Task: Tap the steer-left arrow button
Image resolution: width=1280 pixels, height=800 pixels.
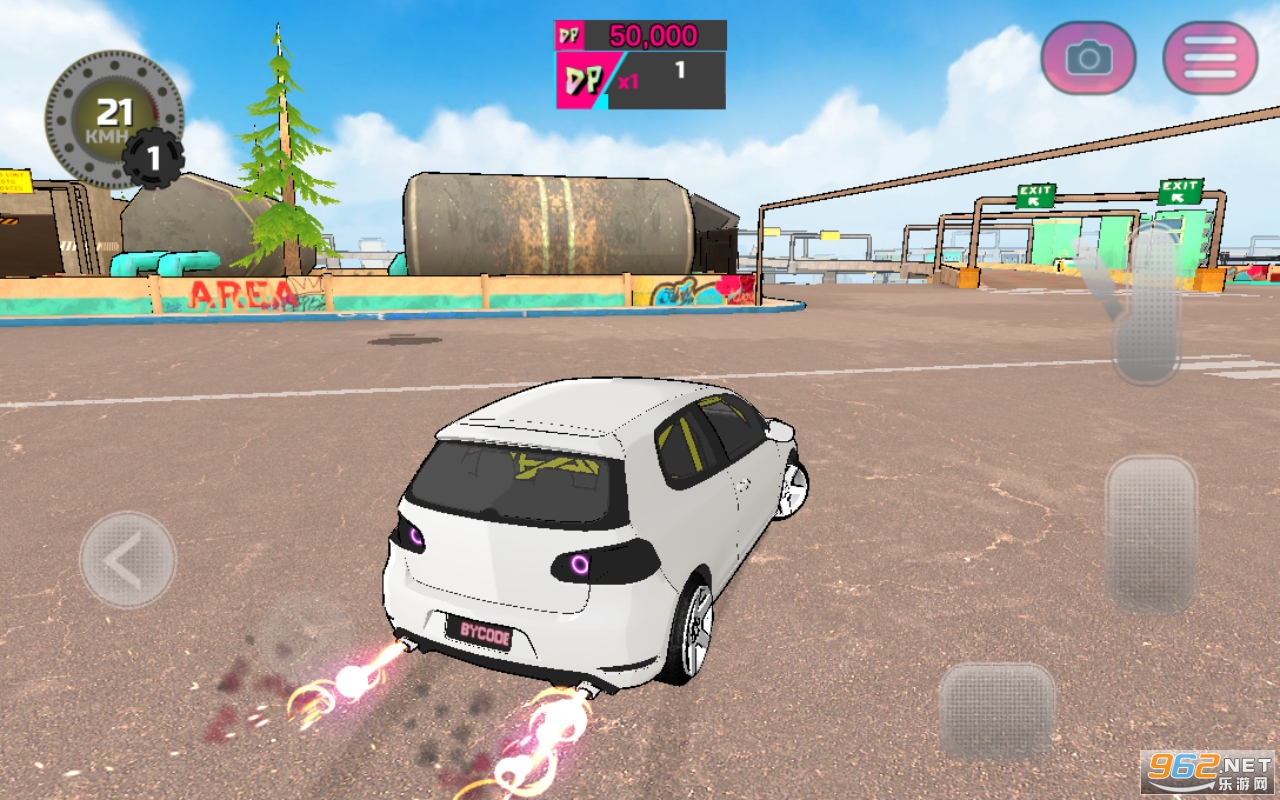Action: point(127,560)
